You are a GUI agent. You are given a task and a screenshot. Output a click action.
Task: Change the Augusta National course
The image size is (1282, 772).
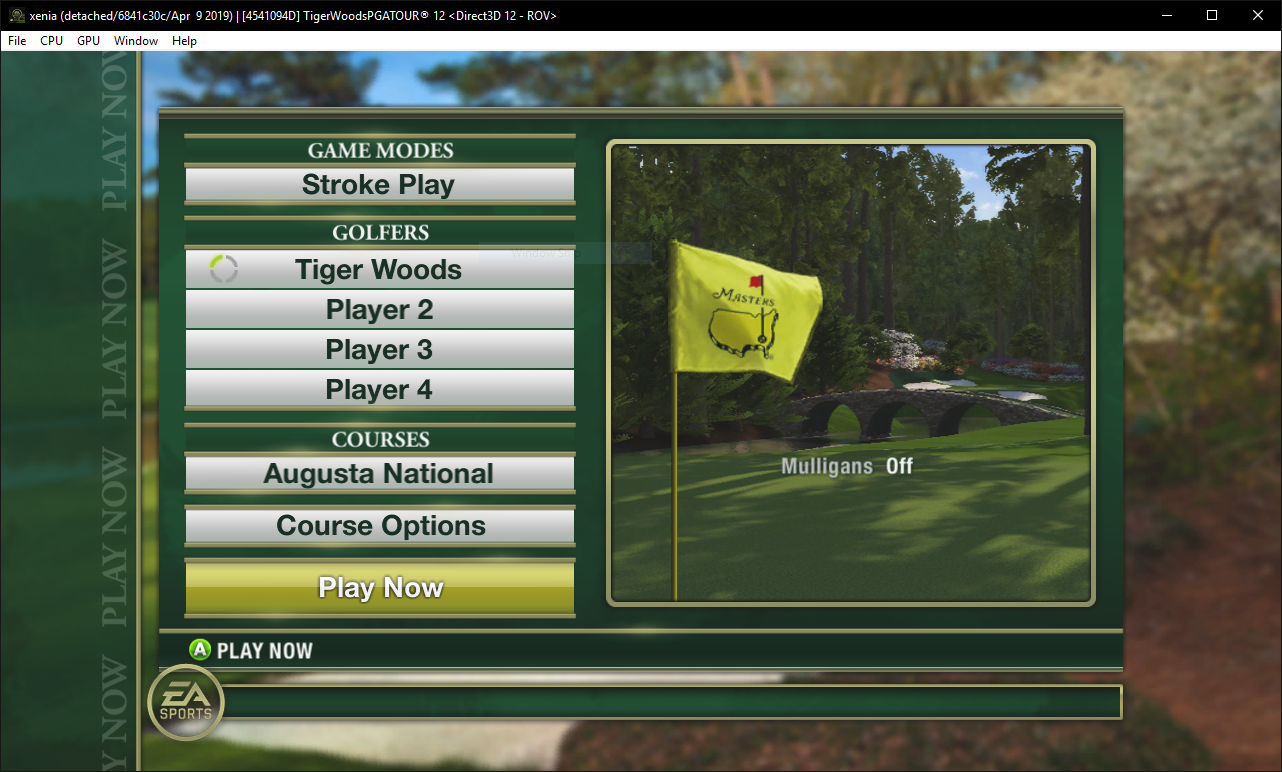[x=379, y=474]
